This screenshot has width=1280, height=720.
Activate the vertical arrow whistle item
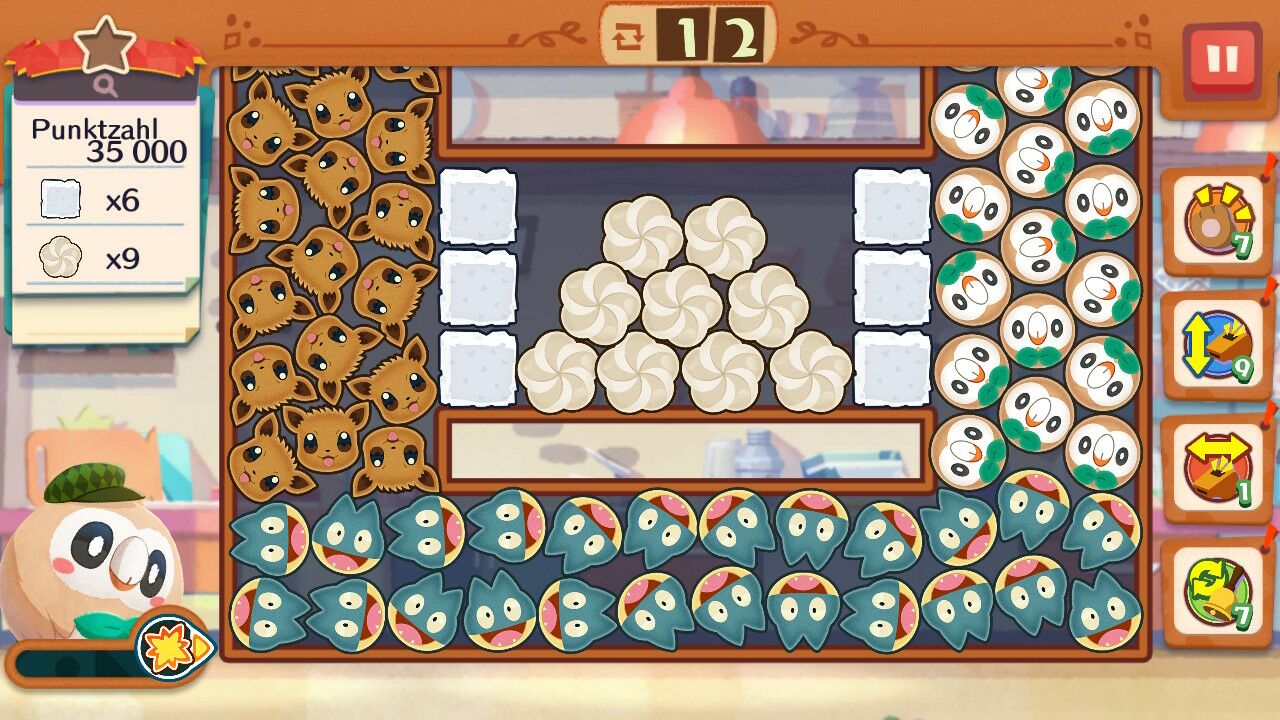click(1216, 346)
